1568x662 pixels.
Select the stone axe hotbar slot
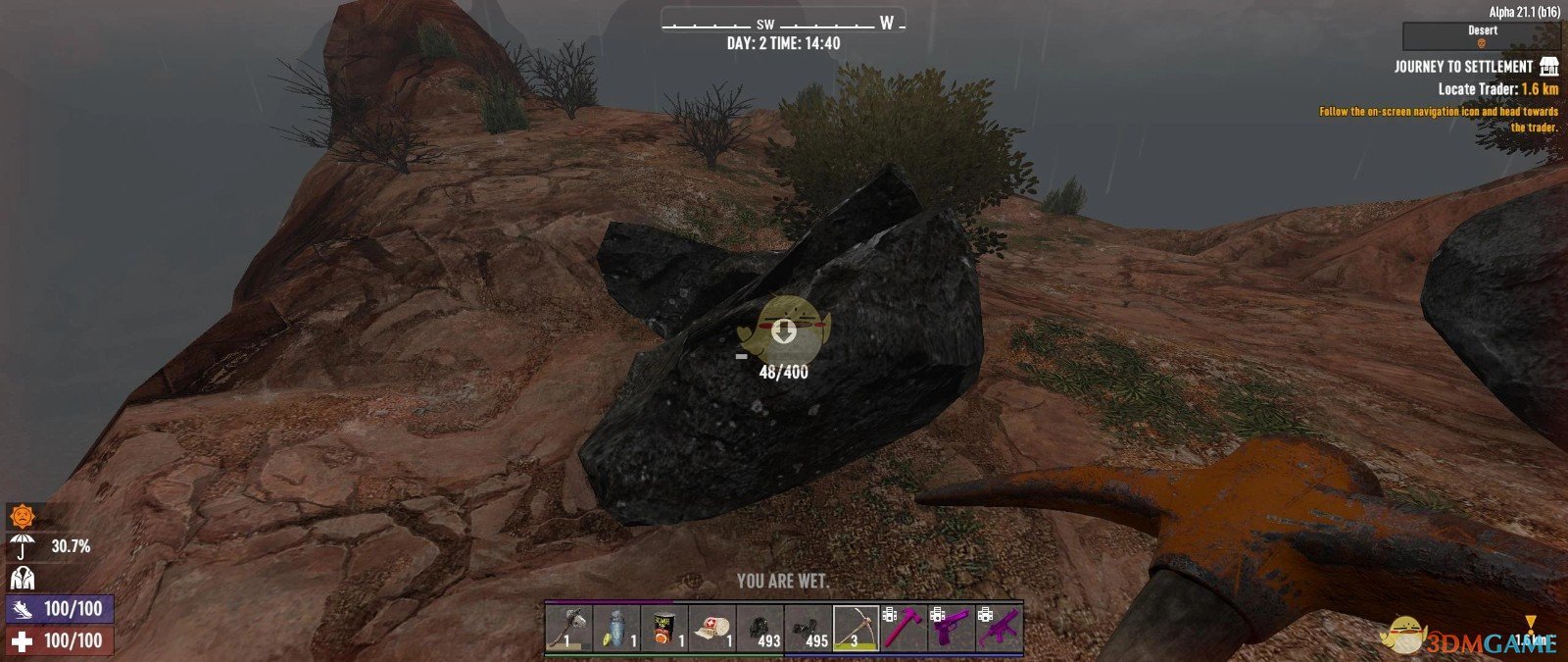568,628
